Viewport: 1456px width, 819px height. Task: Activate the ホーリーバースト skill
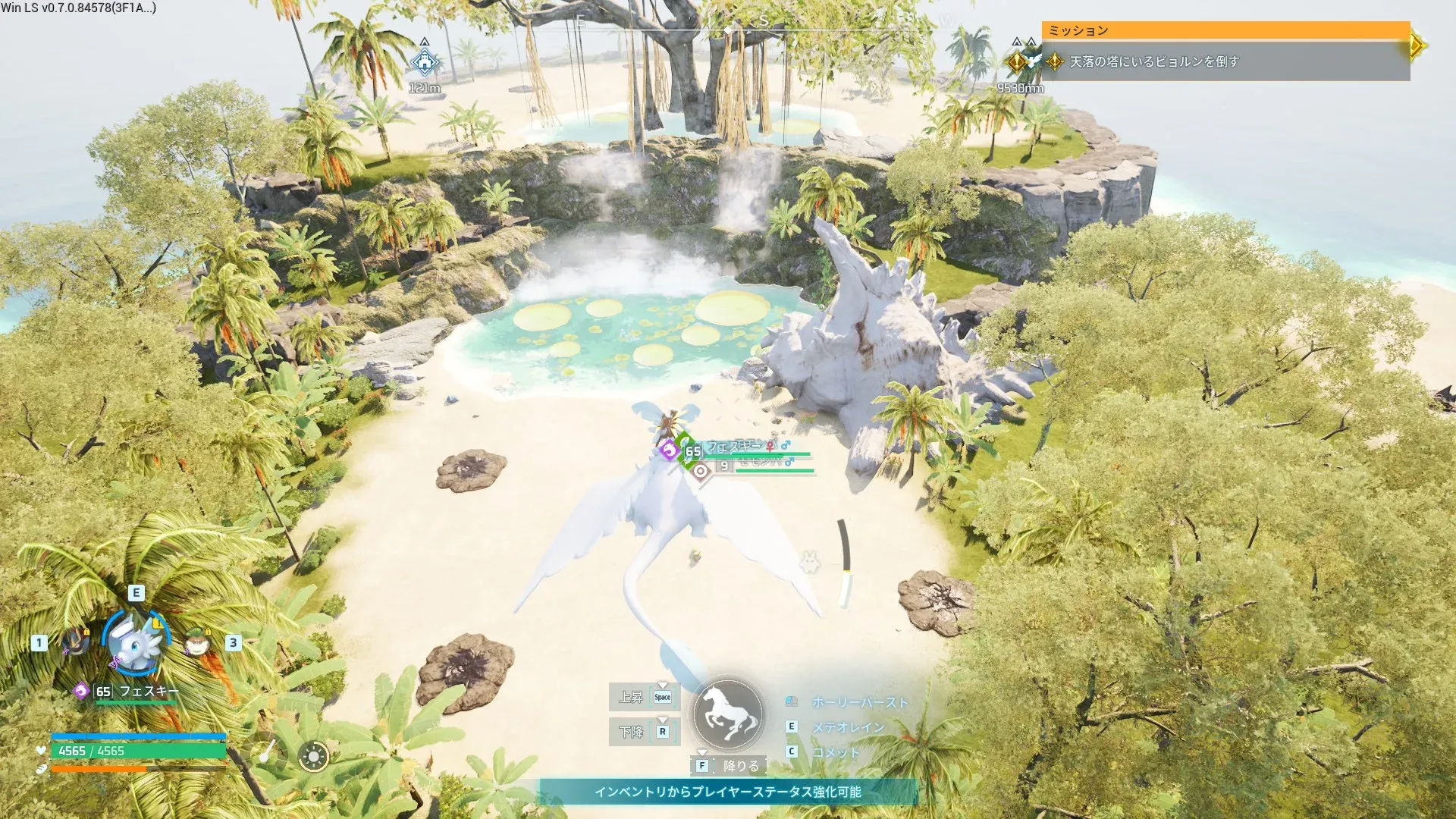point(859,702)
